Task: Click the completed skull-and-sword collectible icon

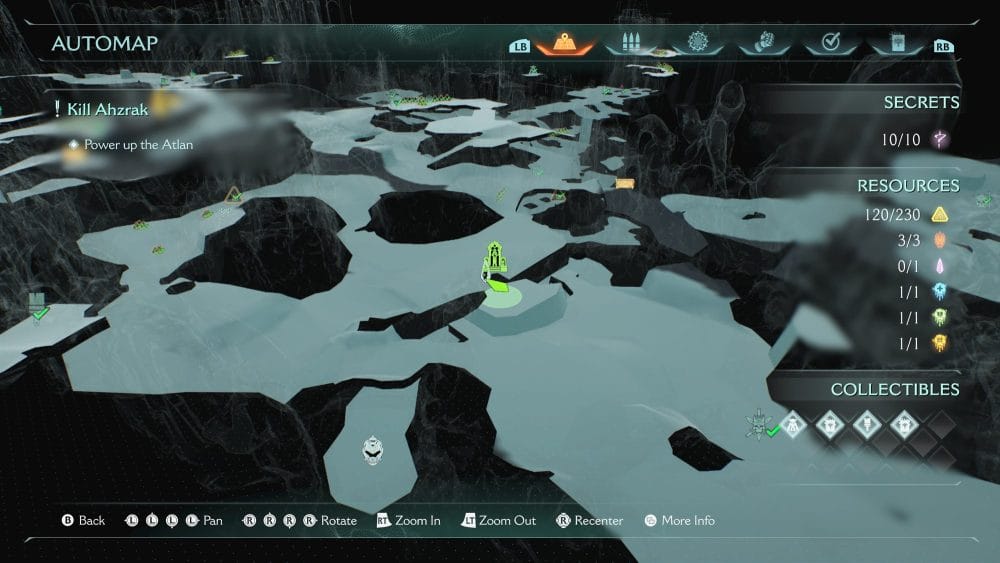Action: pyautogui.click(x=759, y=424)
